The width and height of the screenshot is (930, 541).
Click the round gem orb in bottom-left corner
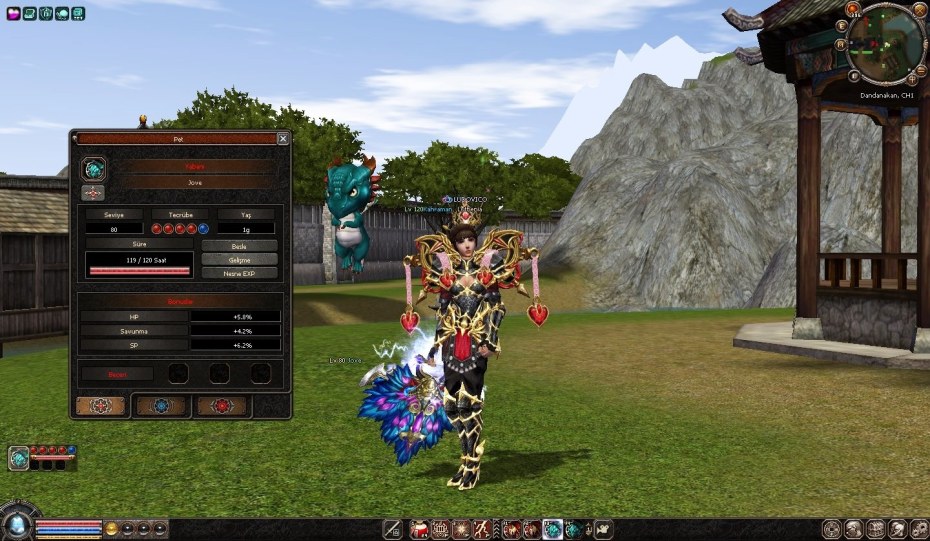[x=16, y=525]
